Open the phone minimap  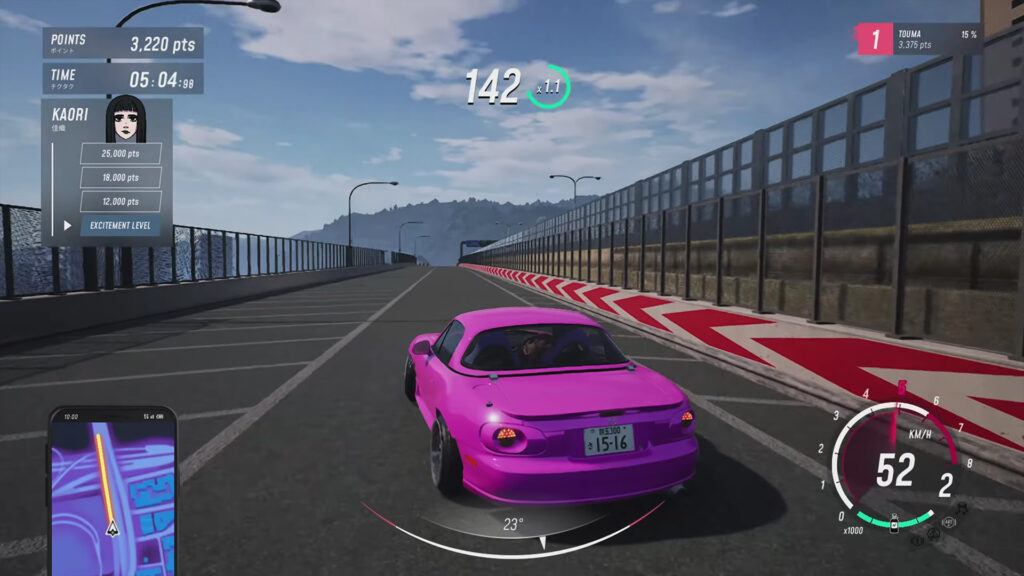pyautogui.click(x=112, y=488)
